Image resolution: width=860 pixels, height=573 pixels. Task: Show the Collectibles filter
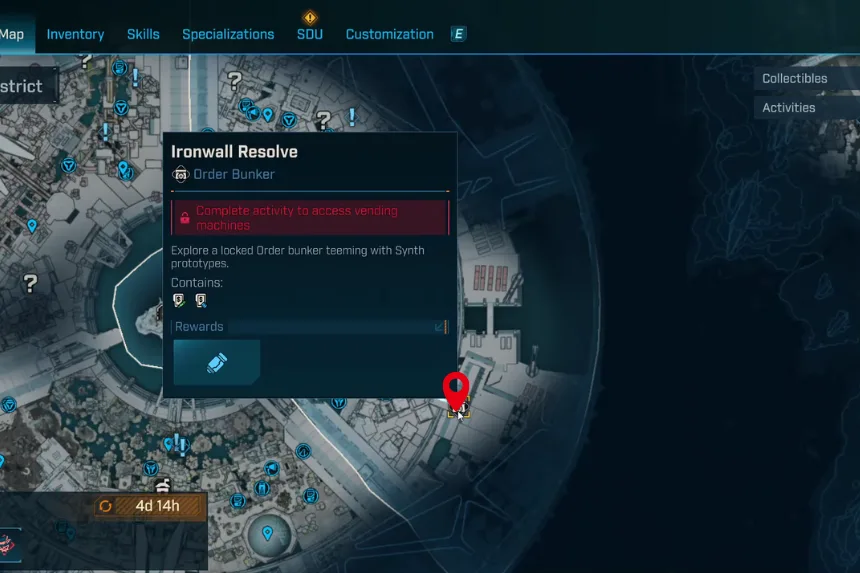[x=795, y=78]
